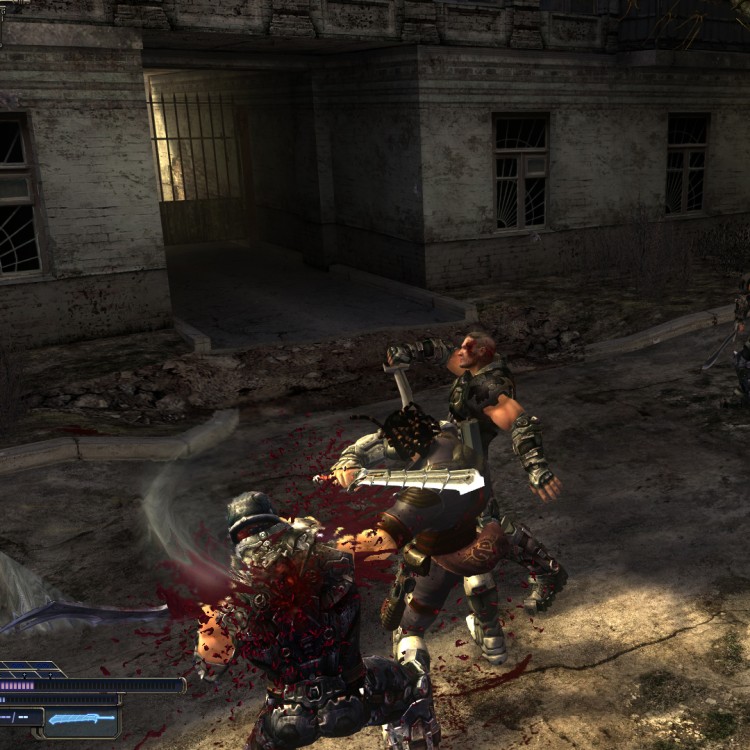Select the blue sword weapon icon
Viewport: 750px width, 750px height.
(82, 719)
